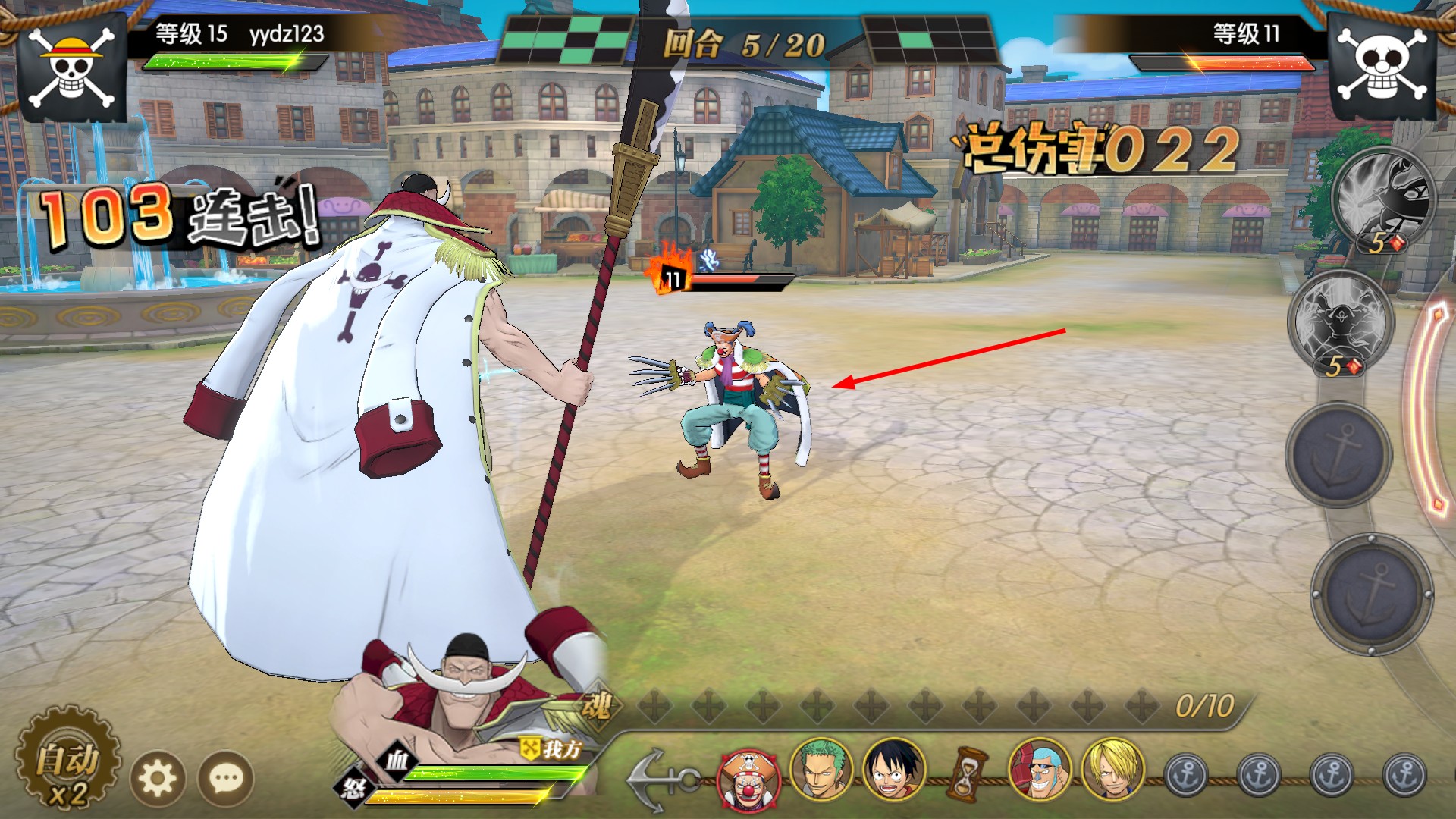Activate the second greyed skill costing 5
This screenshot has height=819, width=1456.
click(1341, 322)
